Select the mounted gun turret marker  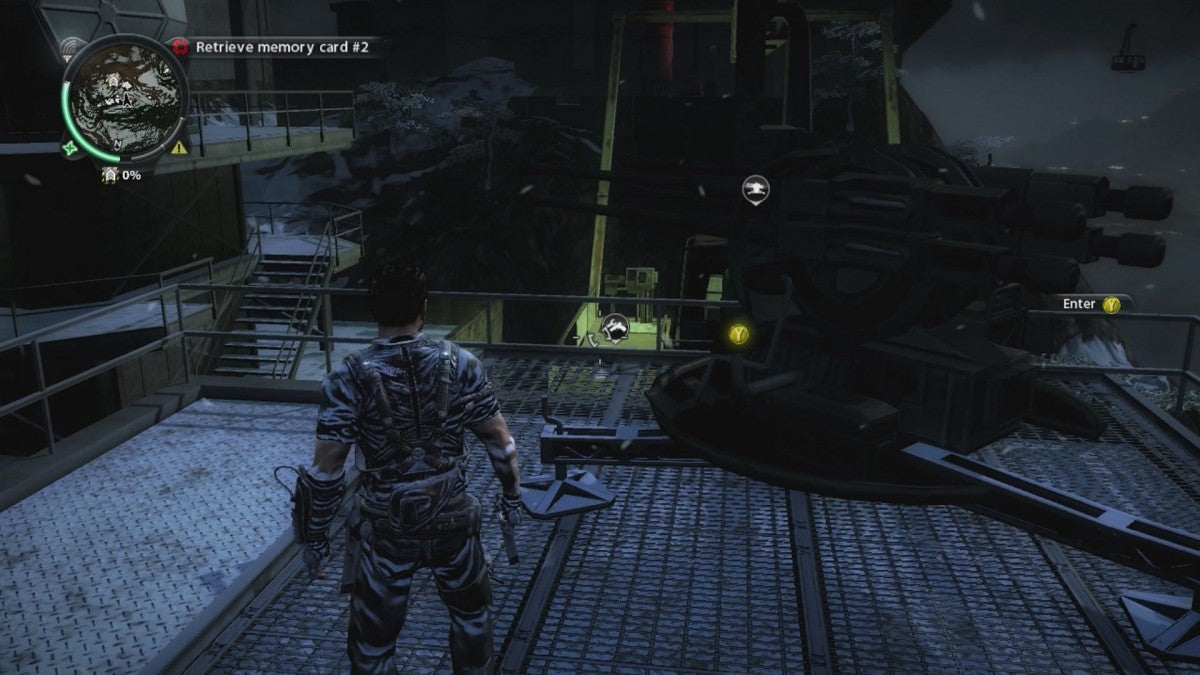pyautogui.click(x=755, y=188)
